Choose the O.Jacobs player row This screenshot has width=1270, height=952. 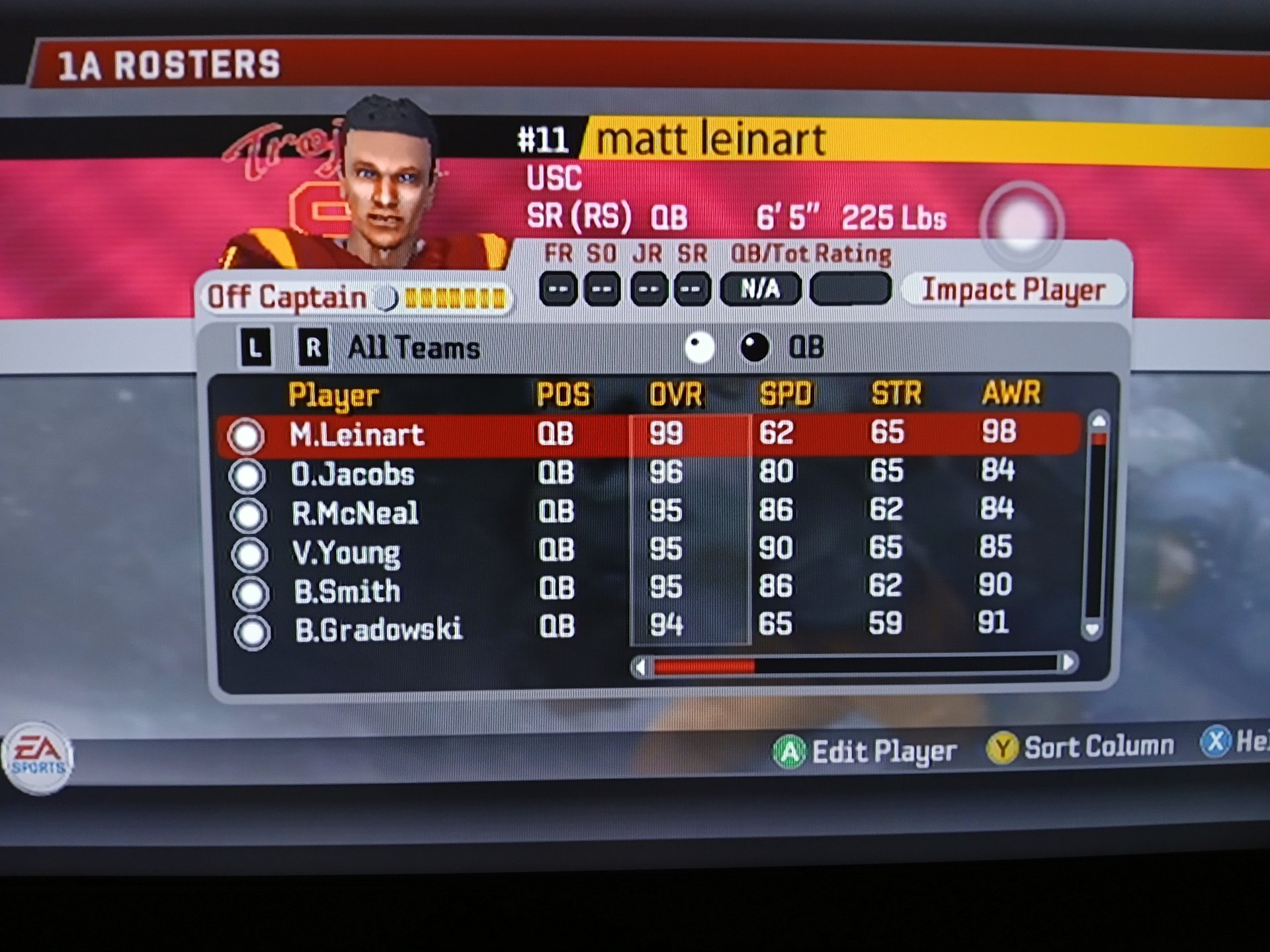click(353, 475)
